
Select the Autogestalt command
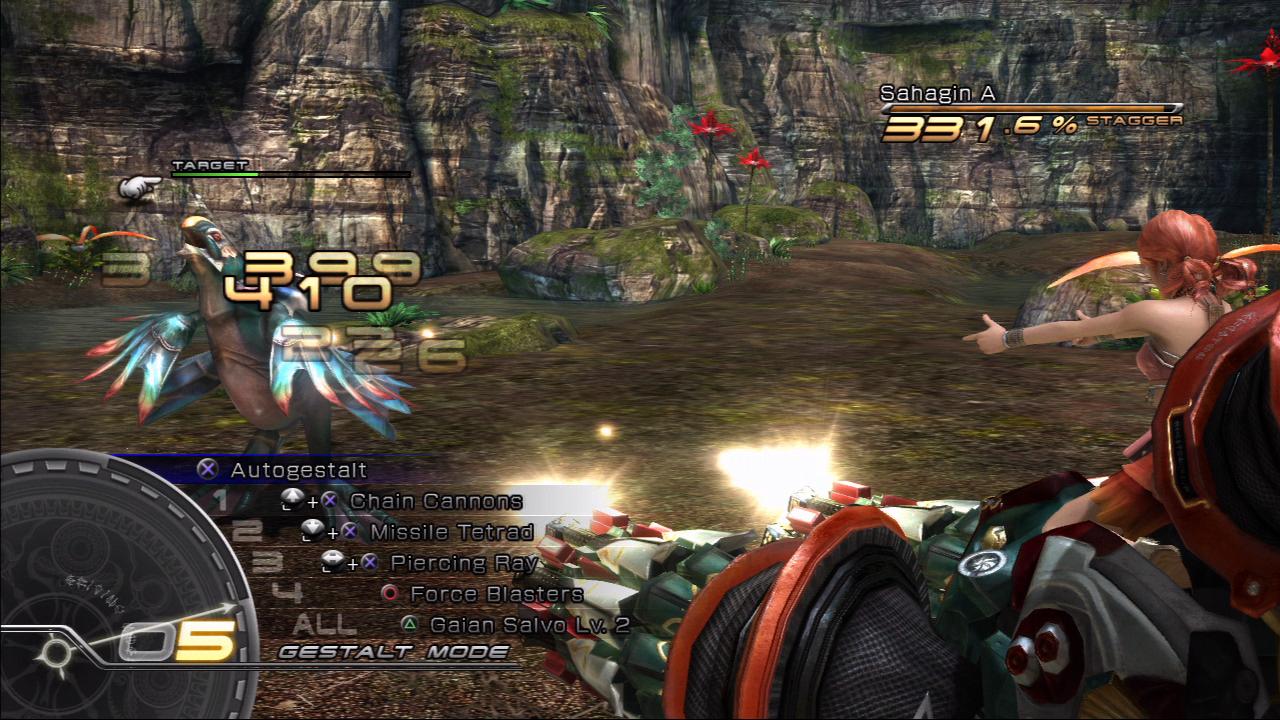coord(298,469)
